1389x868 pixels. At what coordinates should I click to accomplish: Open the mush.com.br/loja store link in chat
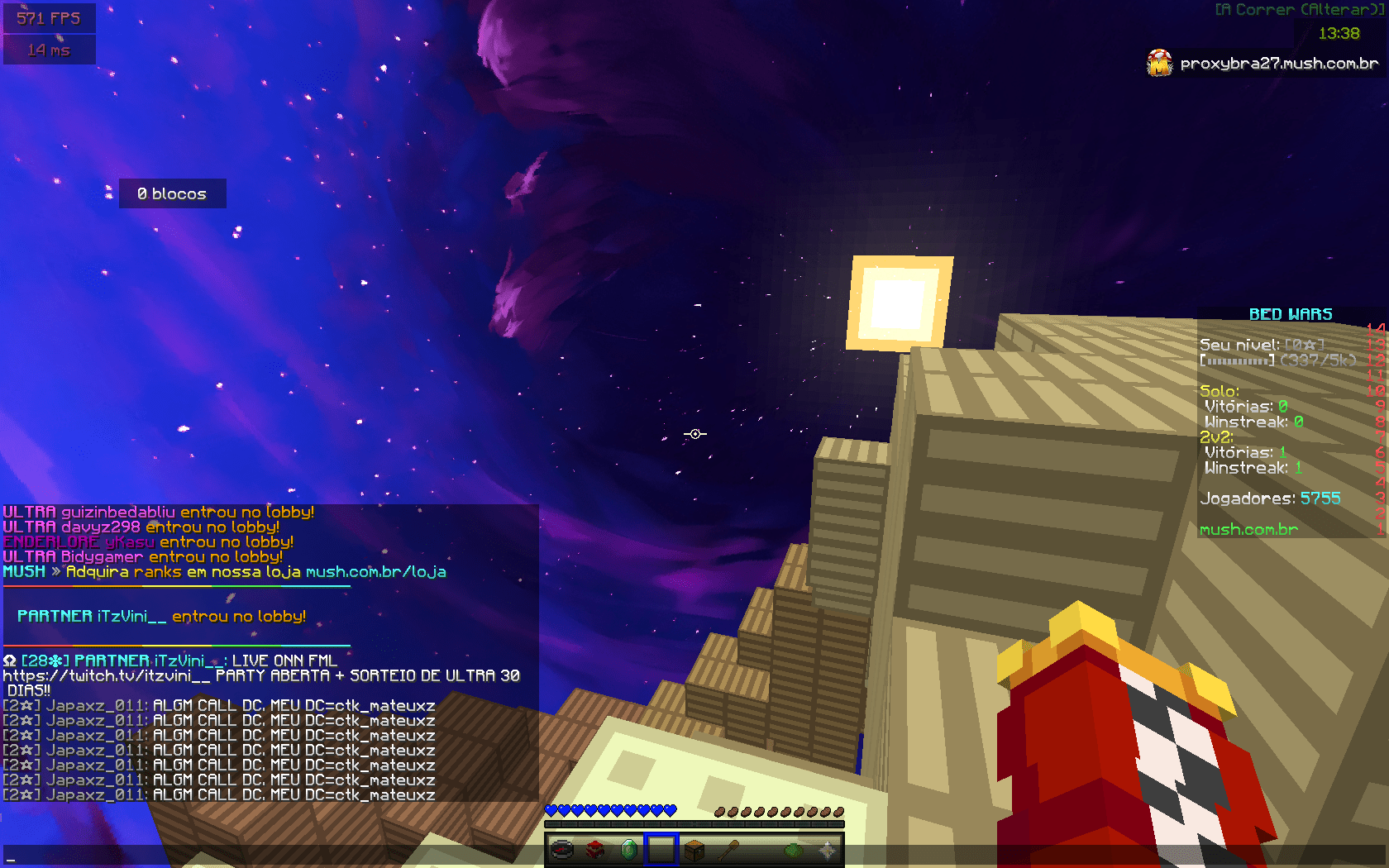[375, 572]
